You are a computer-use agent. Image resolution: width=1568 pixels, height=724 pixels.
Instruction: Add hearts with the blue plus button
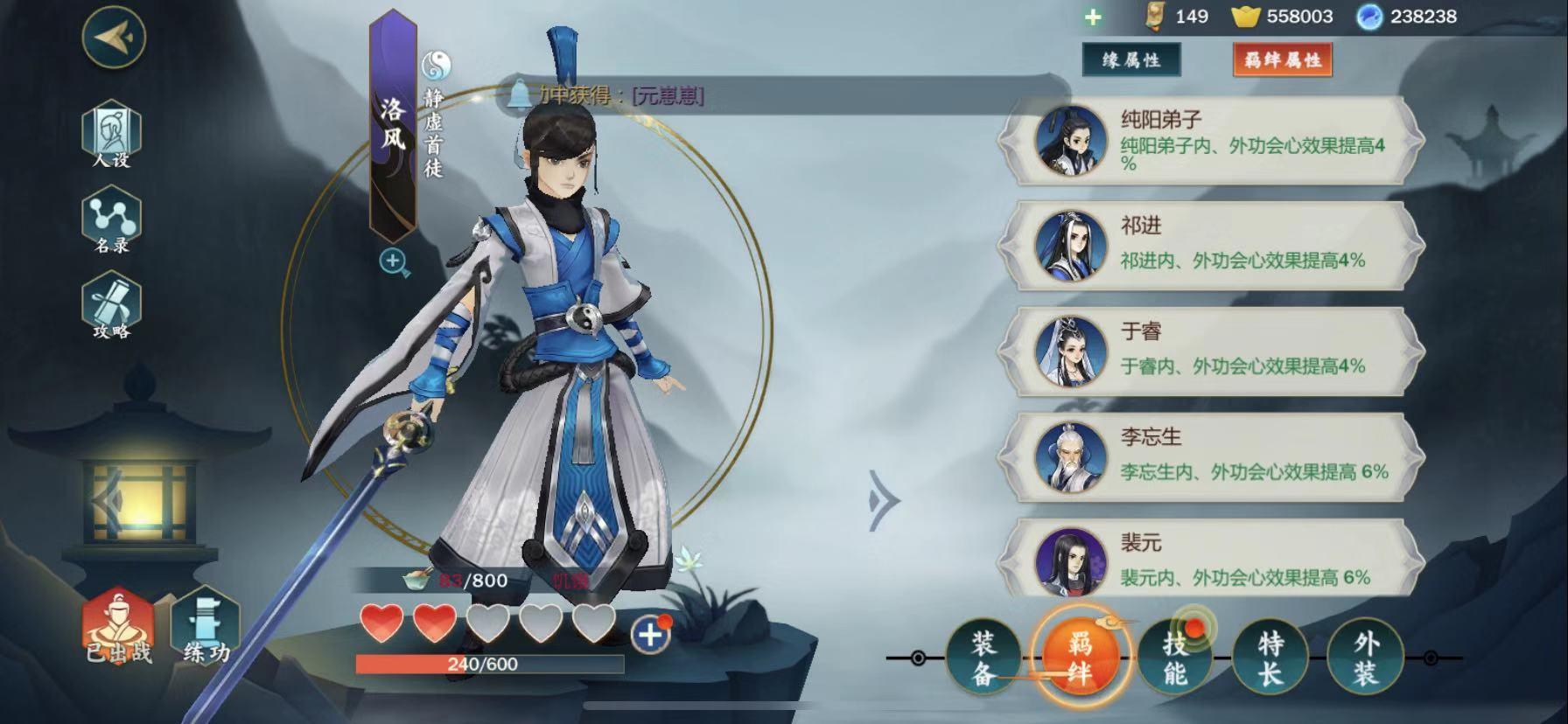coord(649,635)
